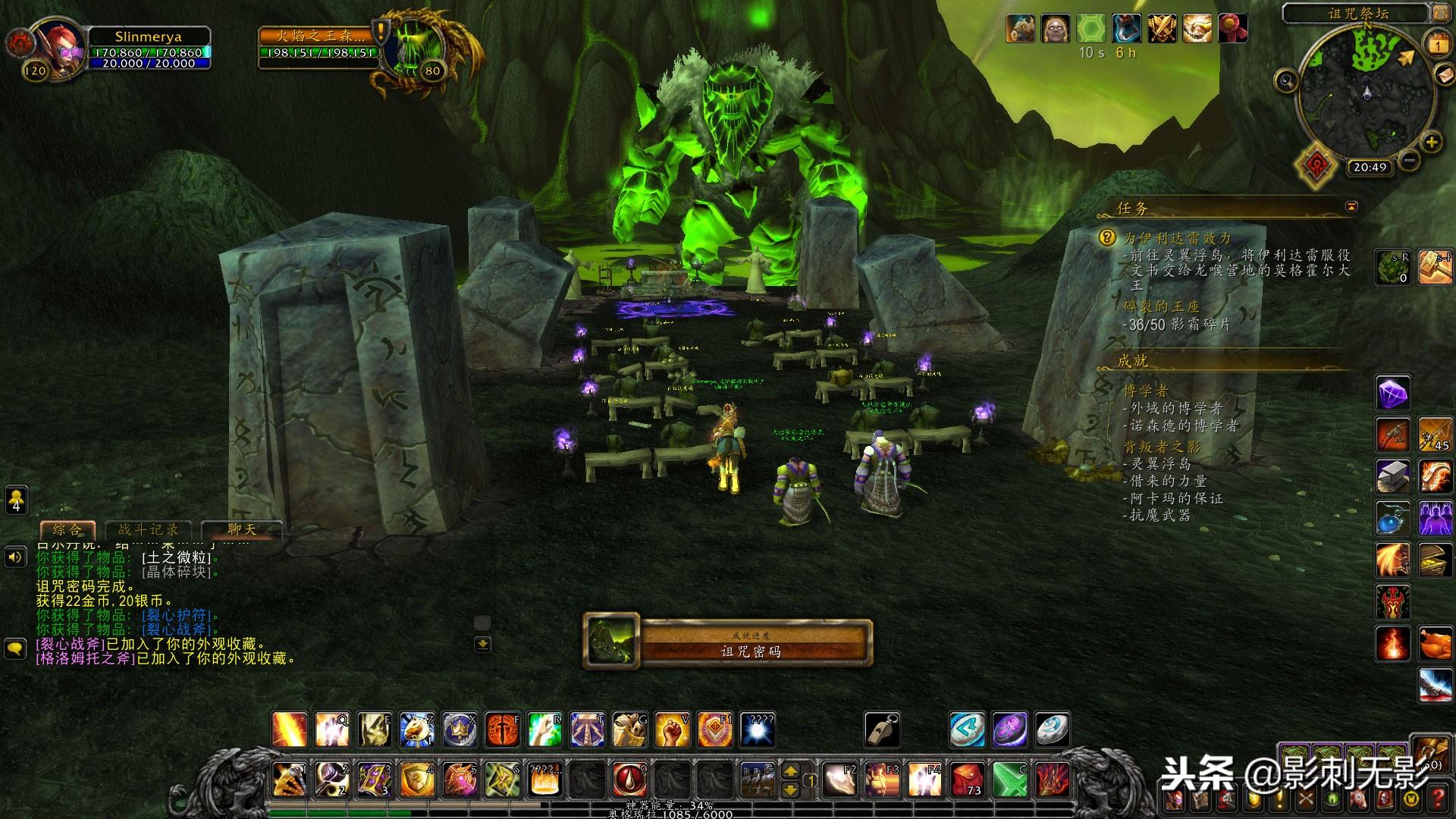Switch to the 聊天 chat tab
The height and width of the screenshot is (819, 1456).
click(x=241, y=529)
